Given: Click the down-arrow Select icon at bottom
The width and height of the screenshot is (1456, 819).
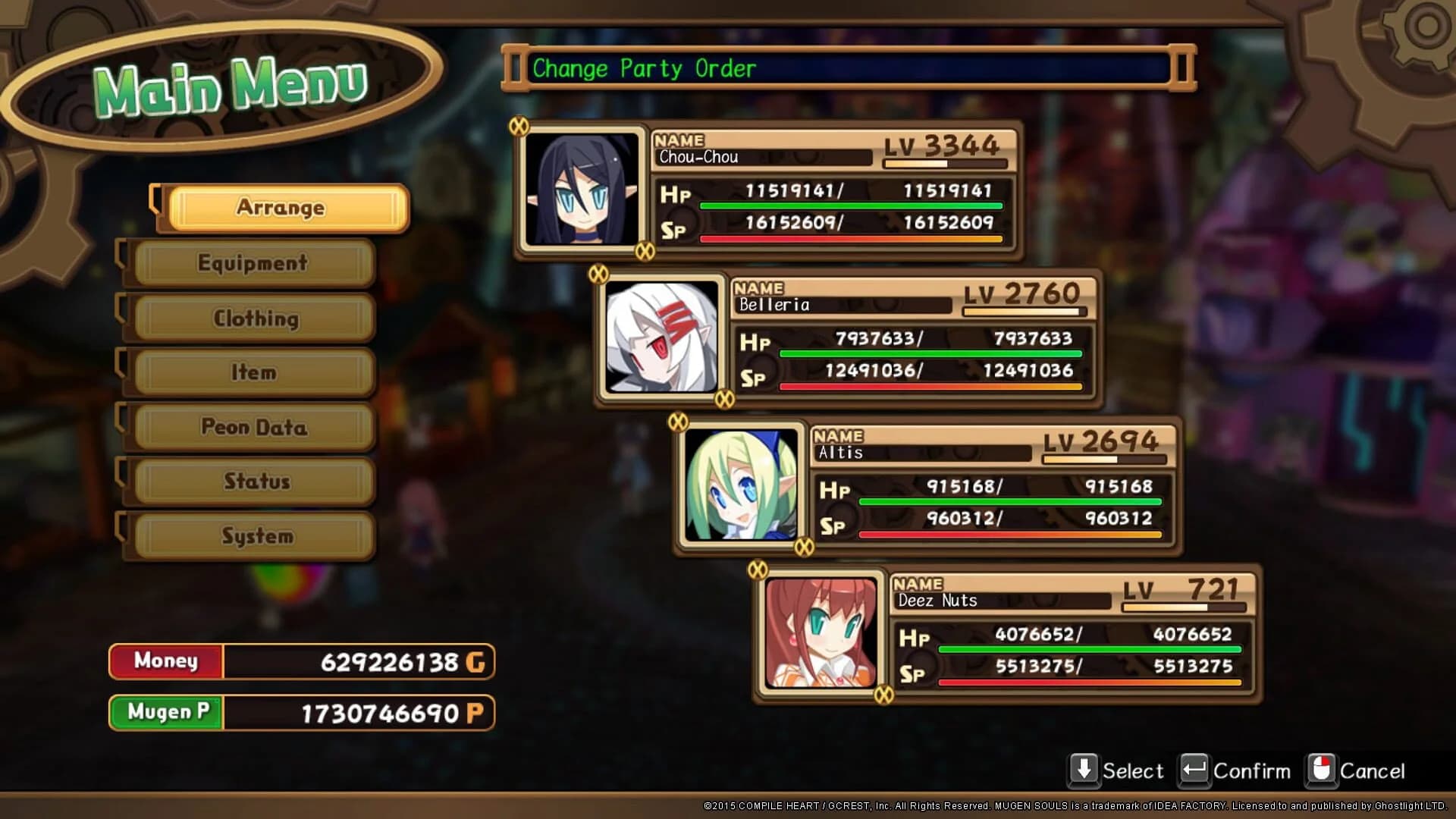Looking at the screenshot, I should pos(1083,769).
